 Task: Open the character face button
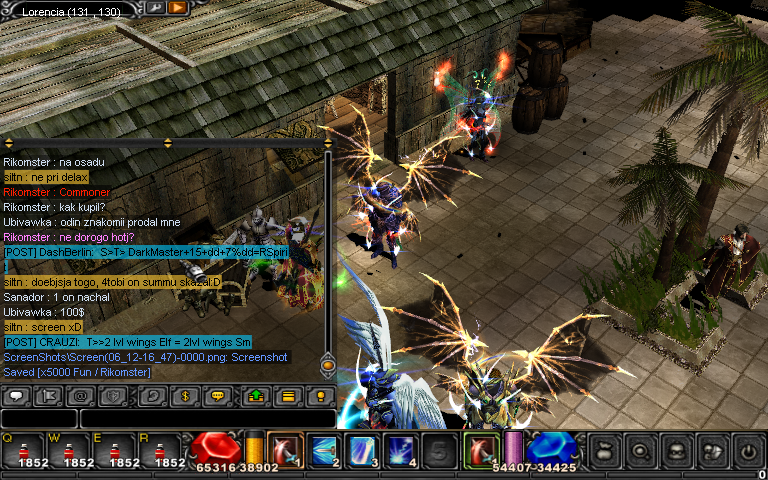coord(676,451)
